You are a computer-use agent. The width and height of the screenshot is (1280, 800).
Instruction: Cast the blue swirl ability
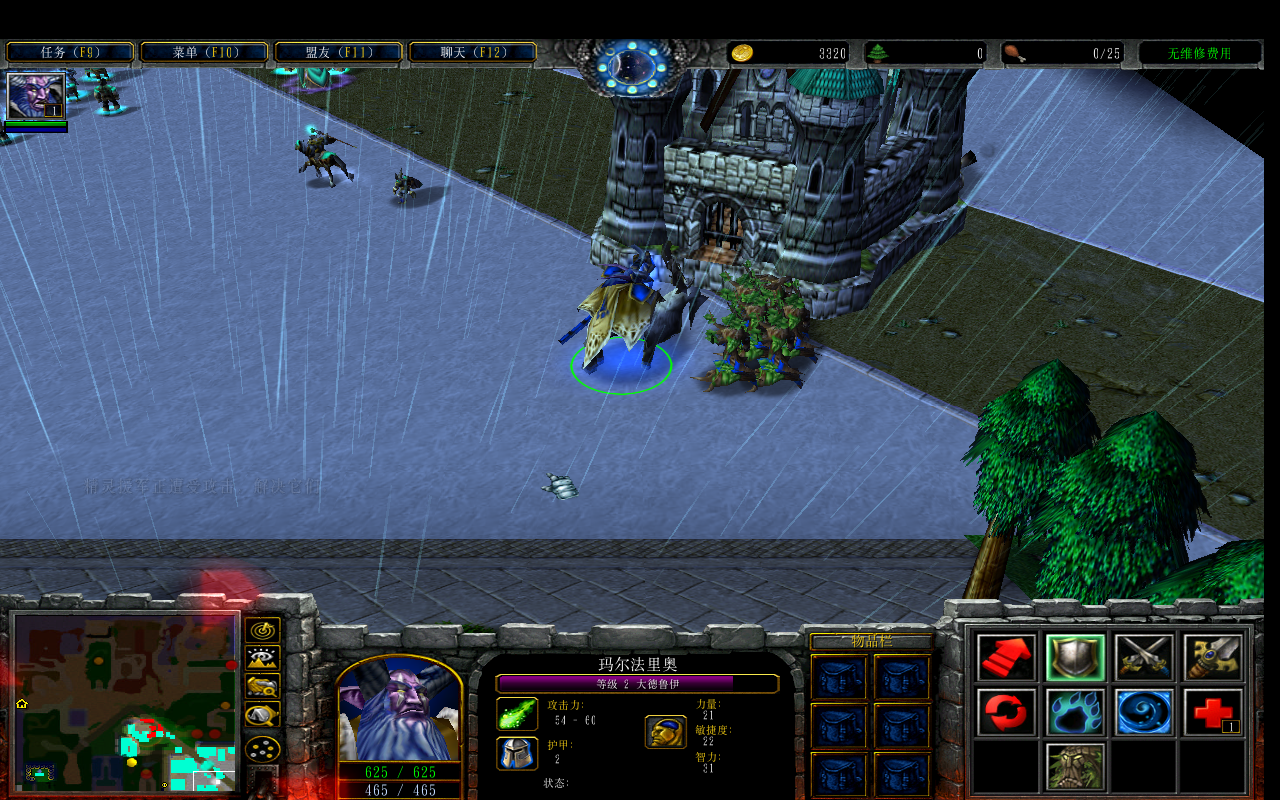[x=1145, y=712]
